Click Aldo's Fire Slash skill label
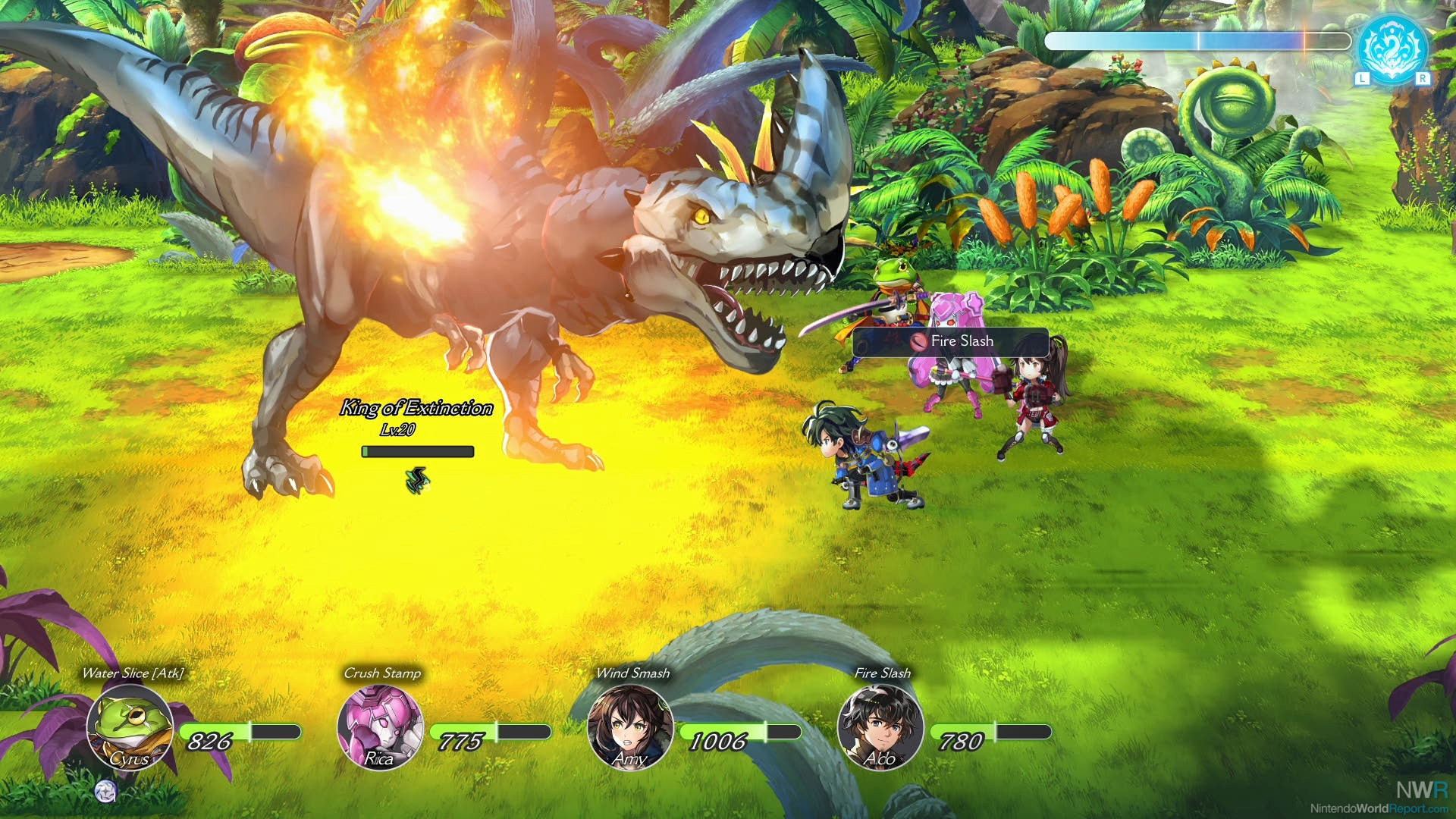1456x819 pixels. [x=882, y=673]
